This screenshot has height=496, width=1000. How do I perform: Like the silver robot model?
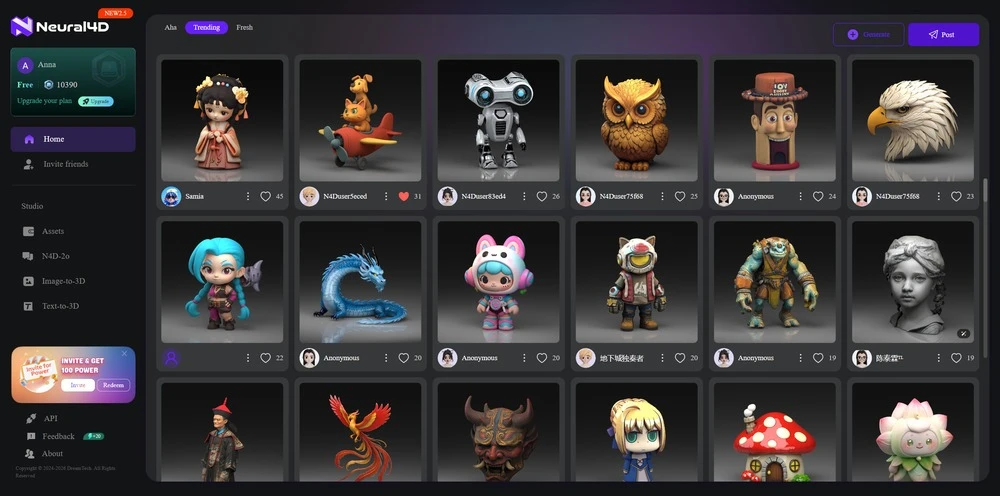(x=542, y=197)
